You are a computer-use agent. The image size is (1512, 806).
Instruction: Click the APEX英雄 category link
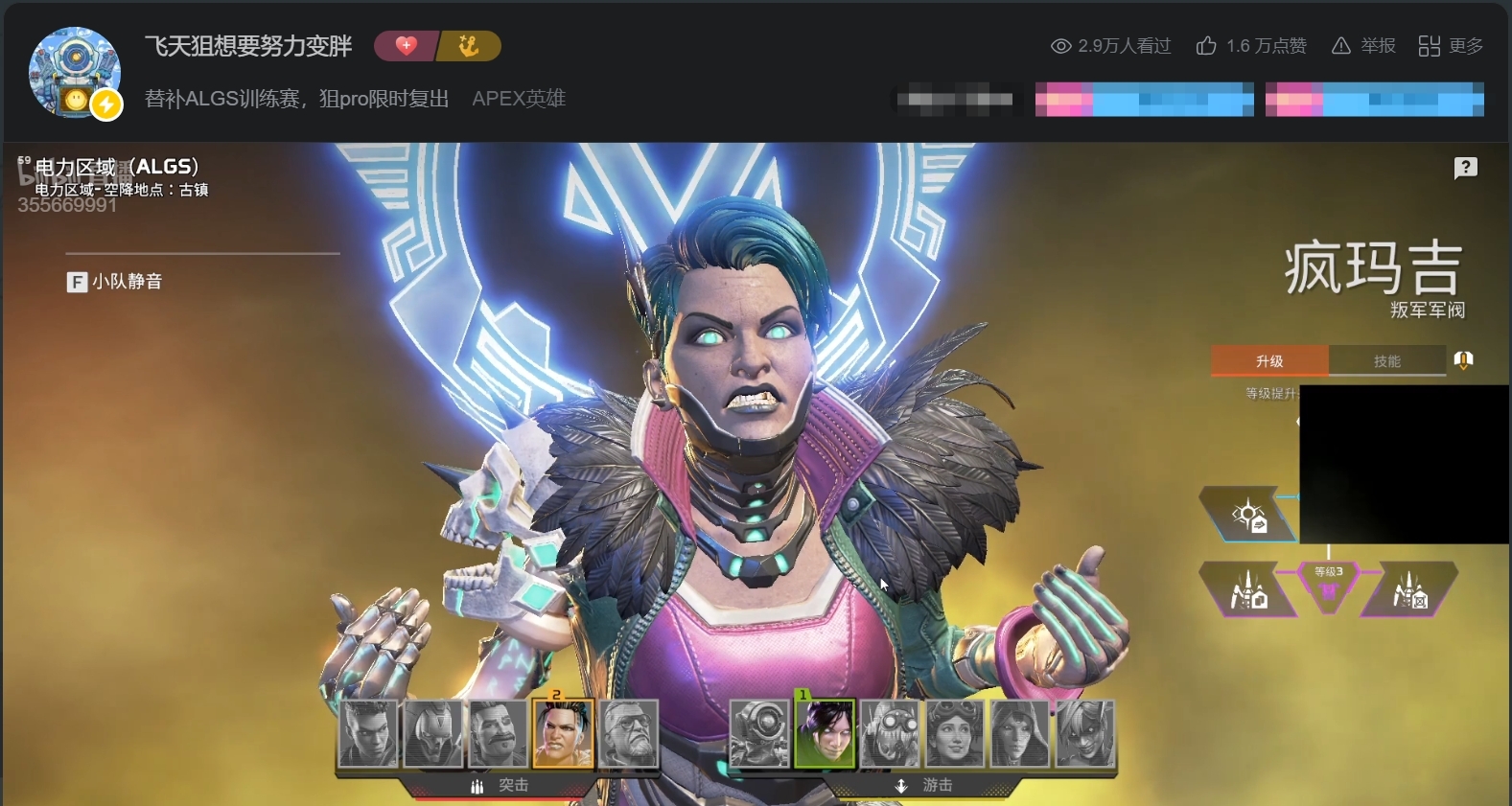click(519, 98)
